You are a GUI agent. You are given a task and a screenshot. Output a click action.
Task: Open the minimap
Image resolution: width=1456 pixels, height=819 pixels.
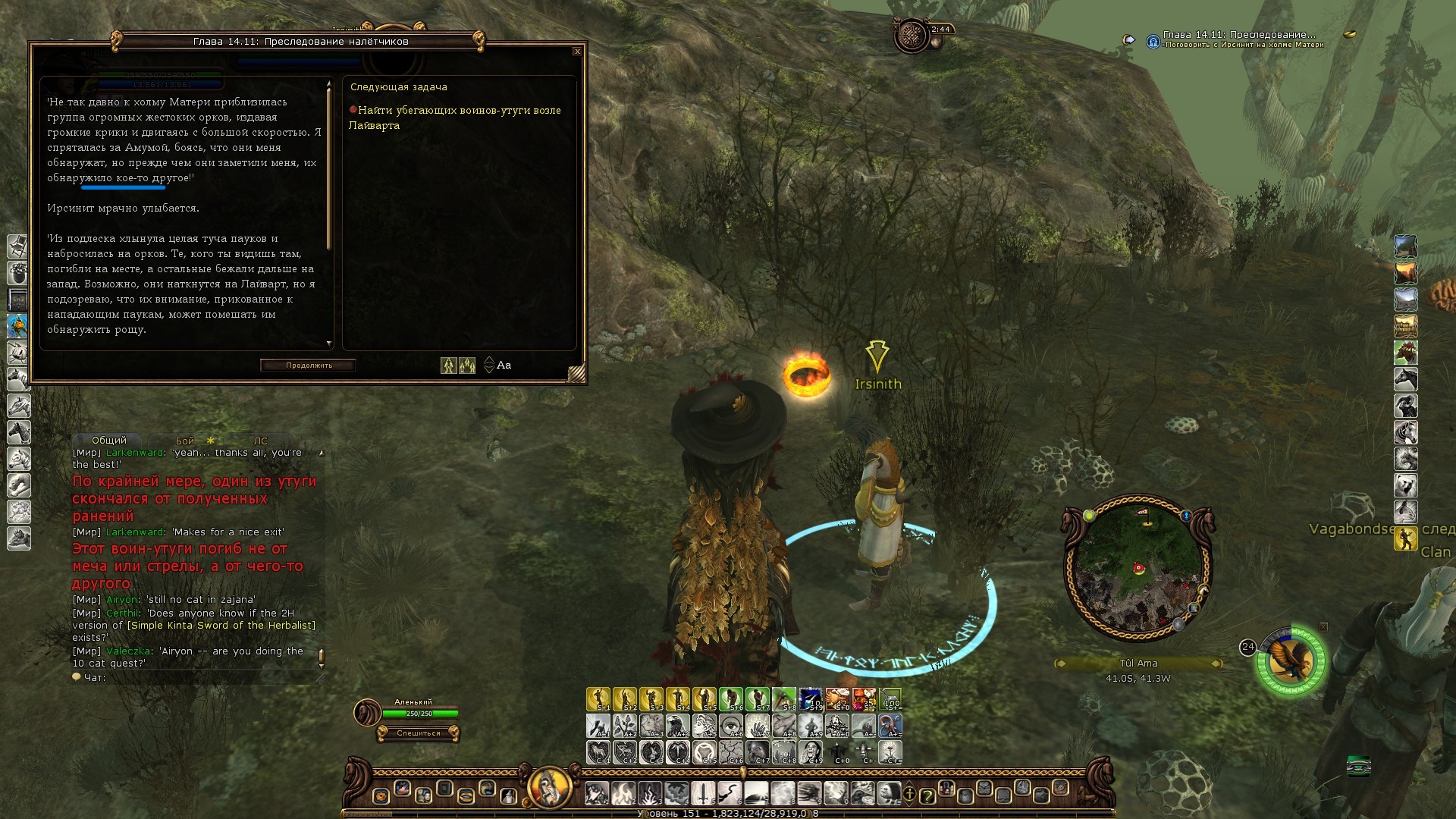click(x=1137, y=569)
